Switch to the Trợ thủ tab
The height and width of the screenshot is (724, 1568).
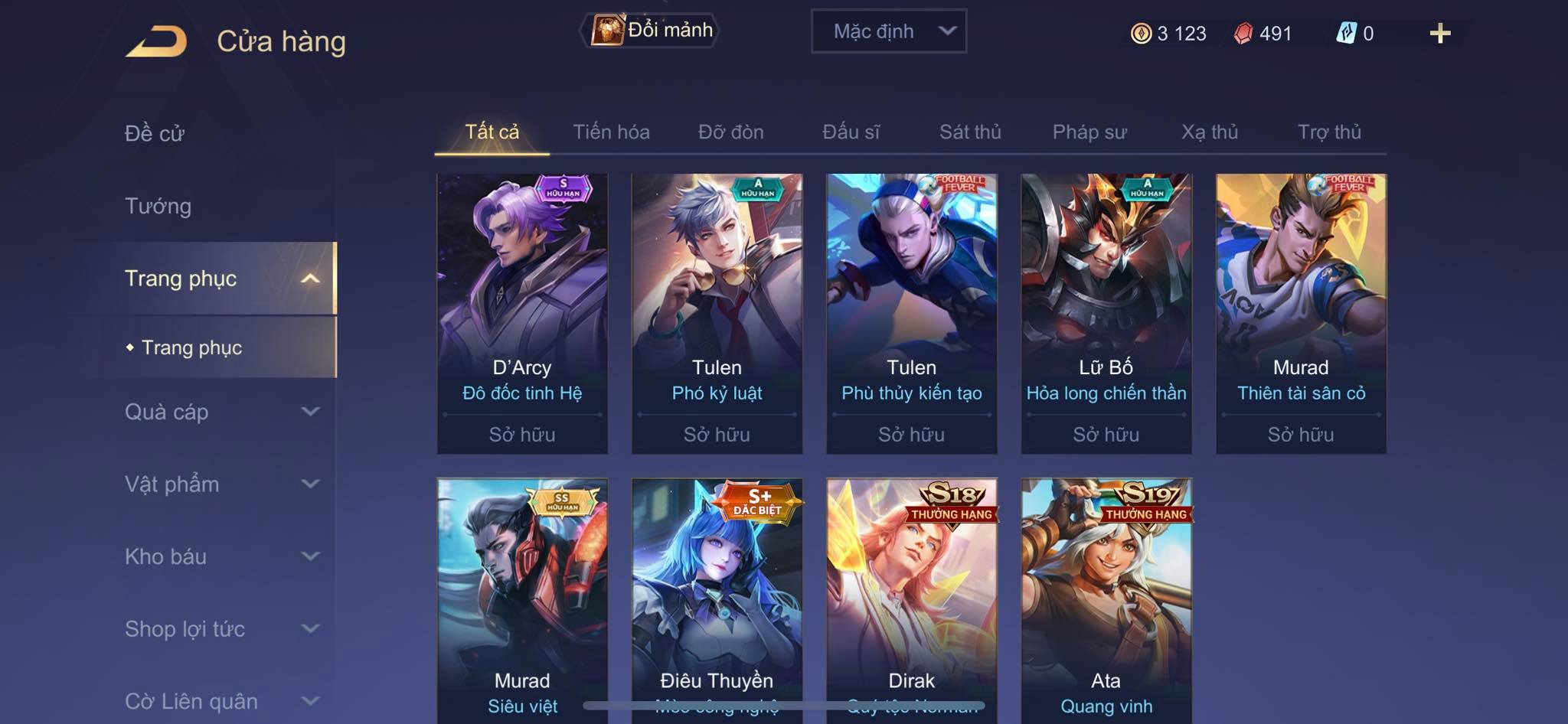[x=1329, y=132]
